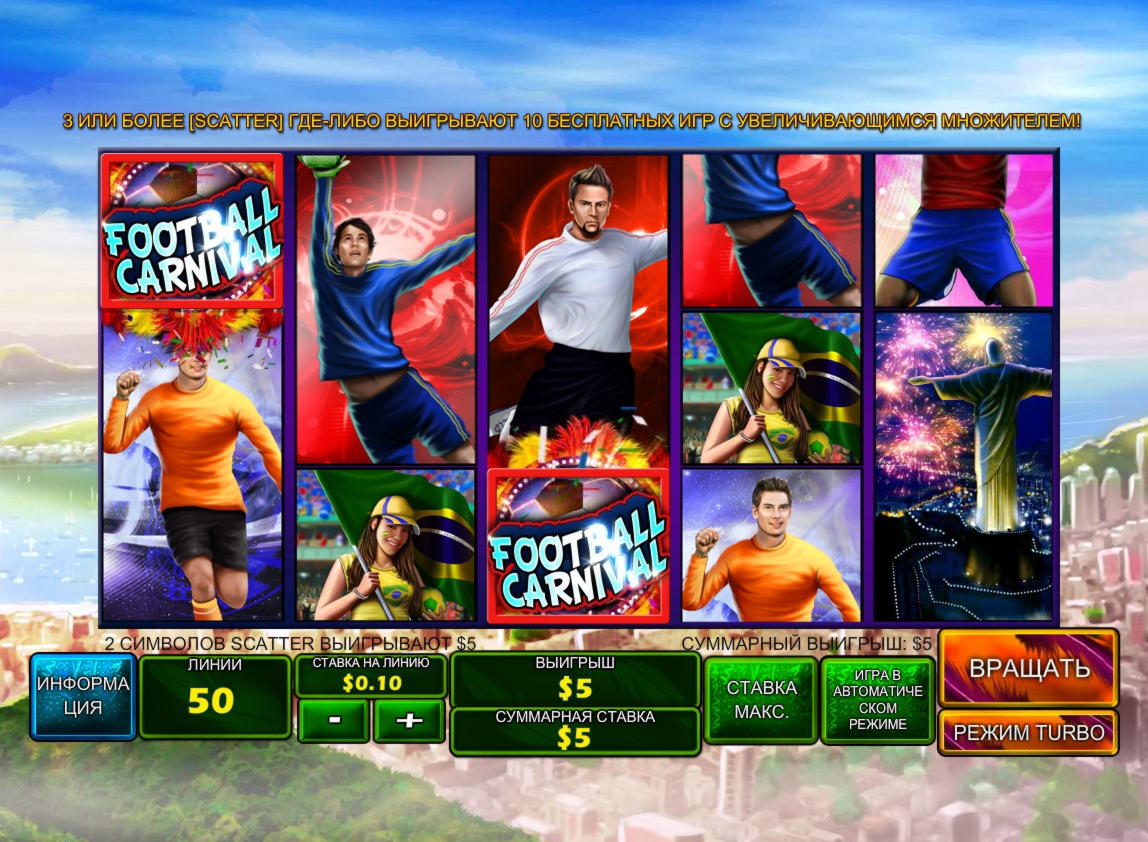Open the ИНФОРМАЦИЯ paytable
This screenshot has width=1148, height=842.
pyautogui.click(x=83, y=696)
